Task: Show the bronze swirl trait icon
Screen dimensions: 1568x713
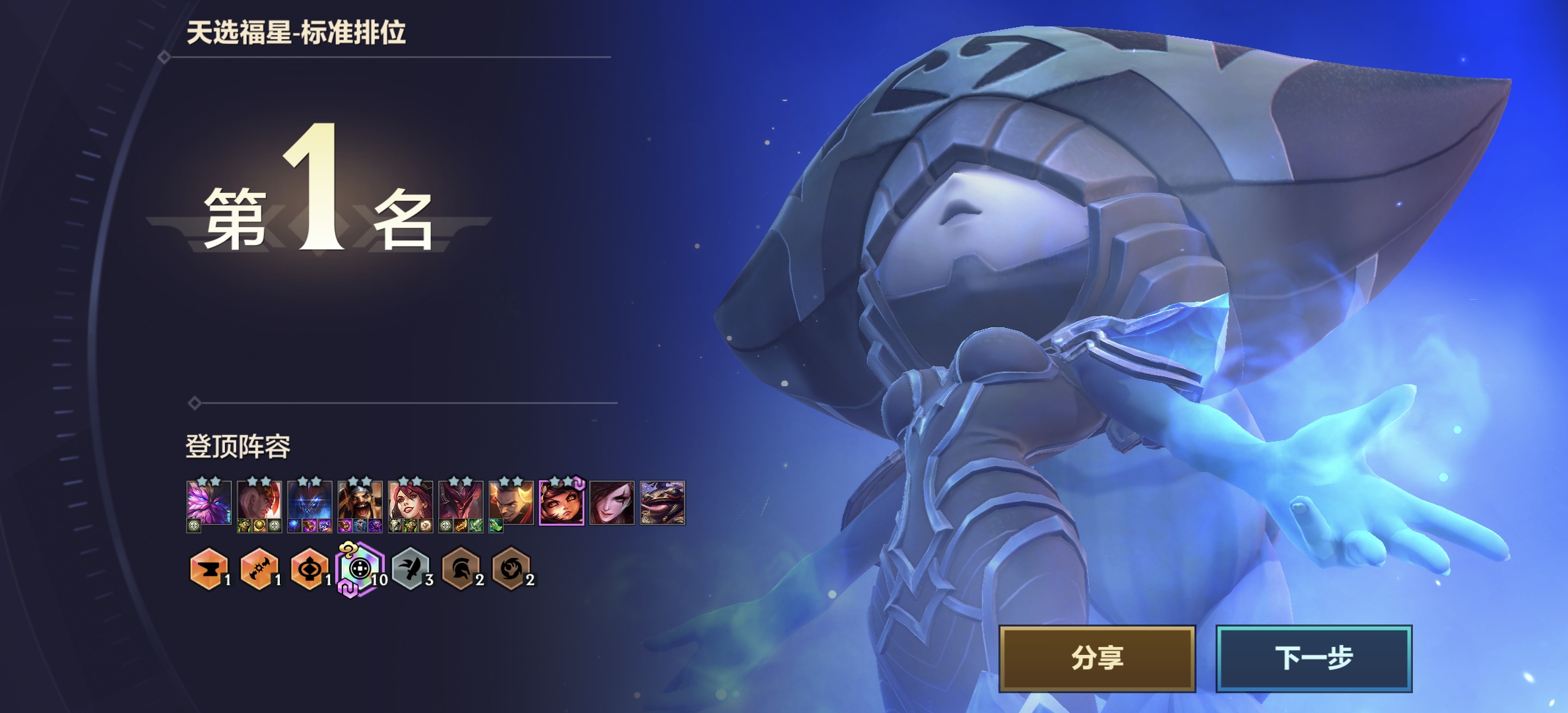Action: click(x=511, y=568)
